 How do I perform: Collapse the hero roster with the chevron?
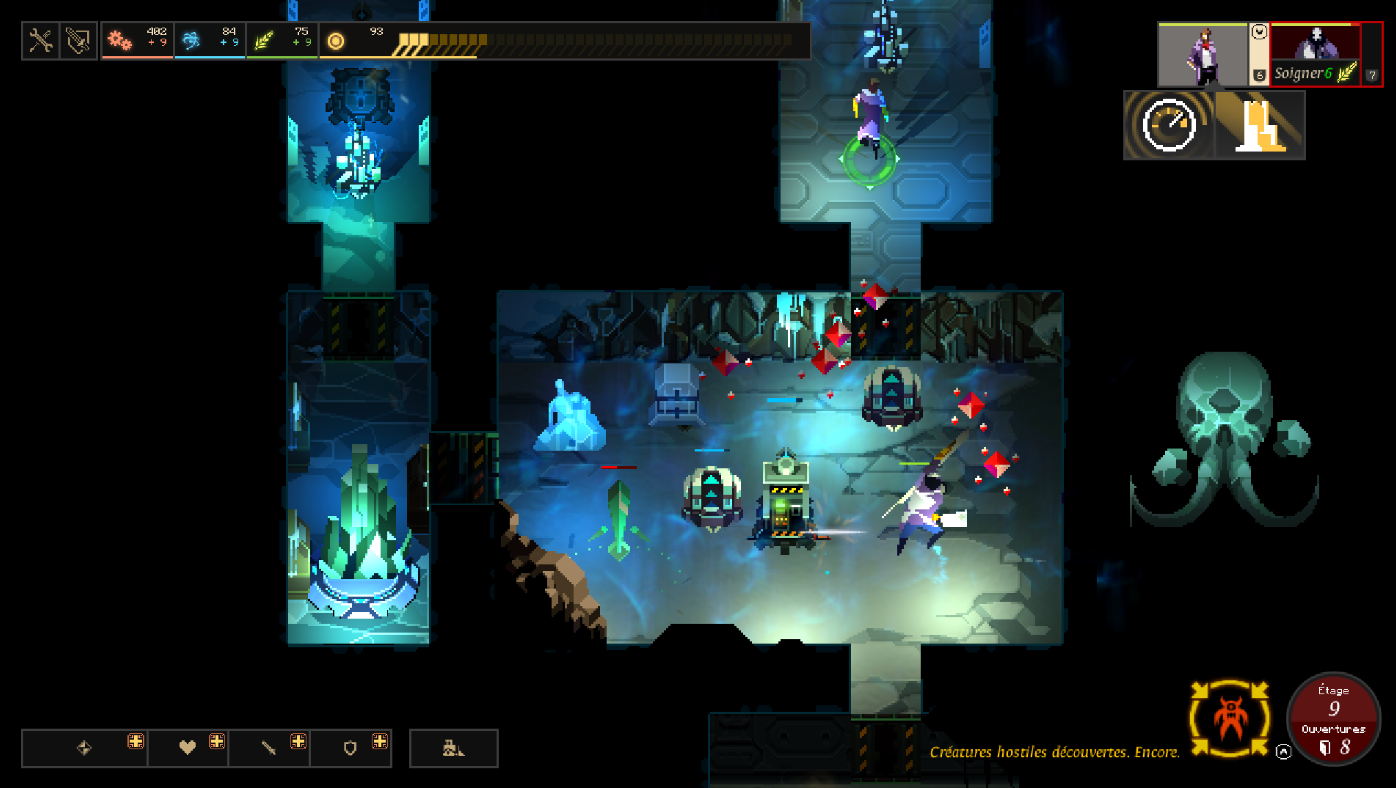pyautogui.click(x=1259, y=32)
